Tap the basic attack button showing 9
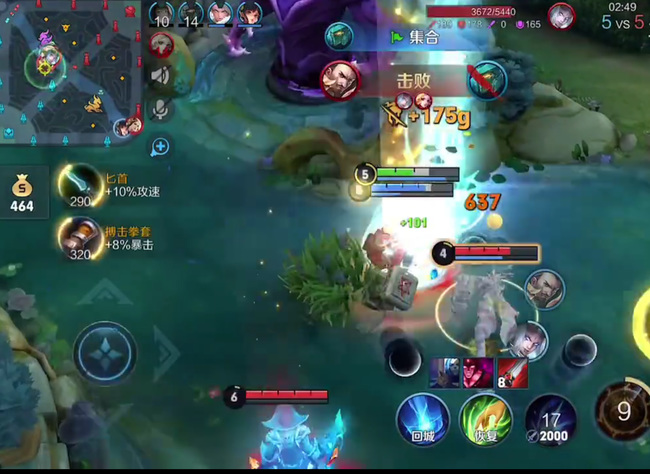 tap(622, 410)
